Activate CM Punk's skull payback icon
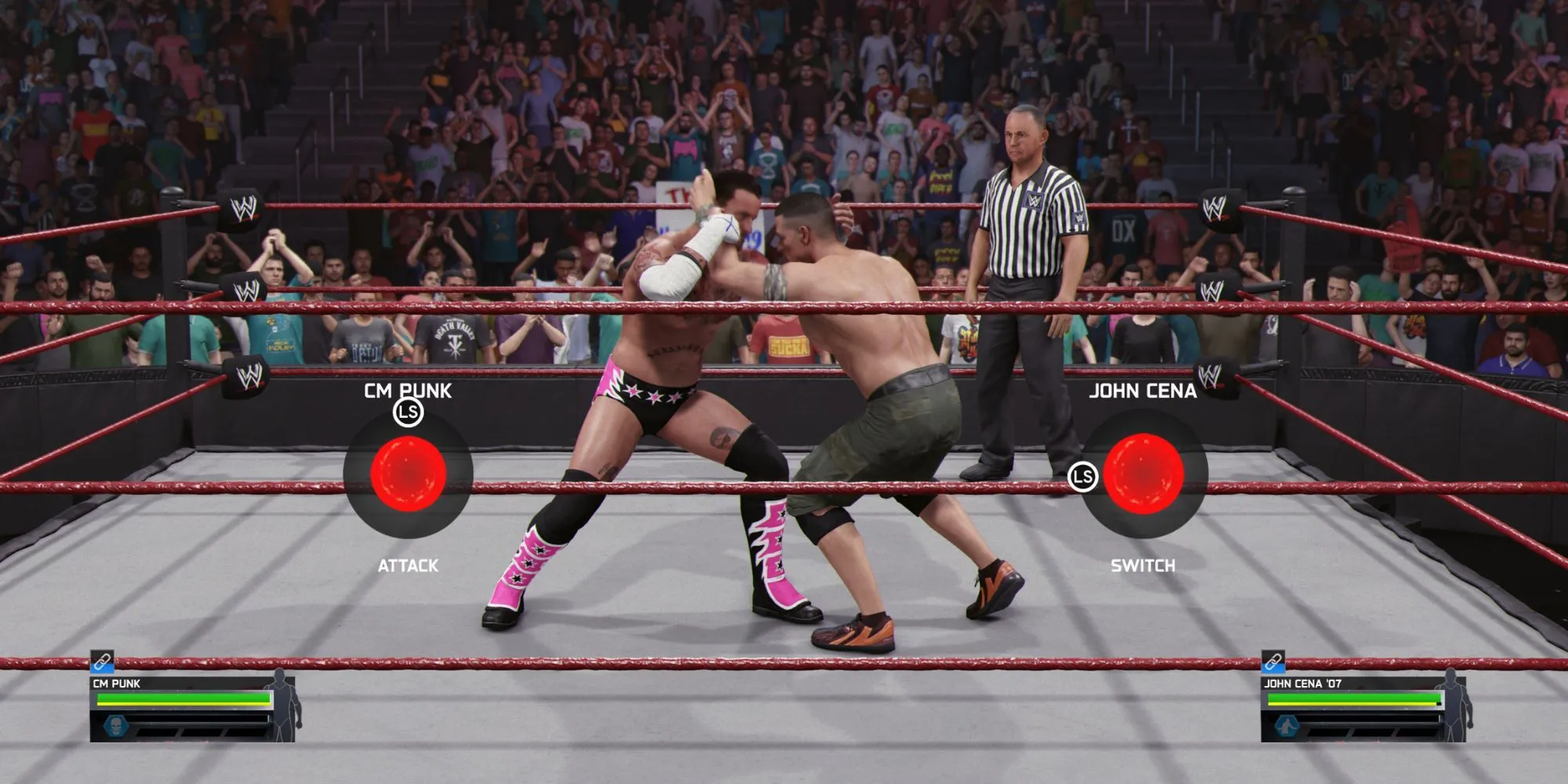 115,726
